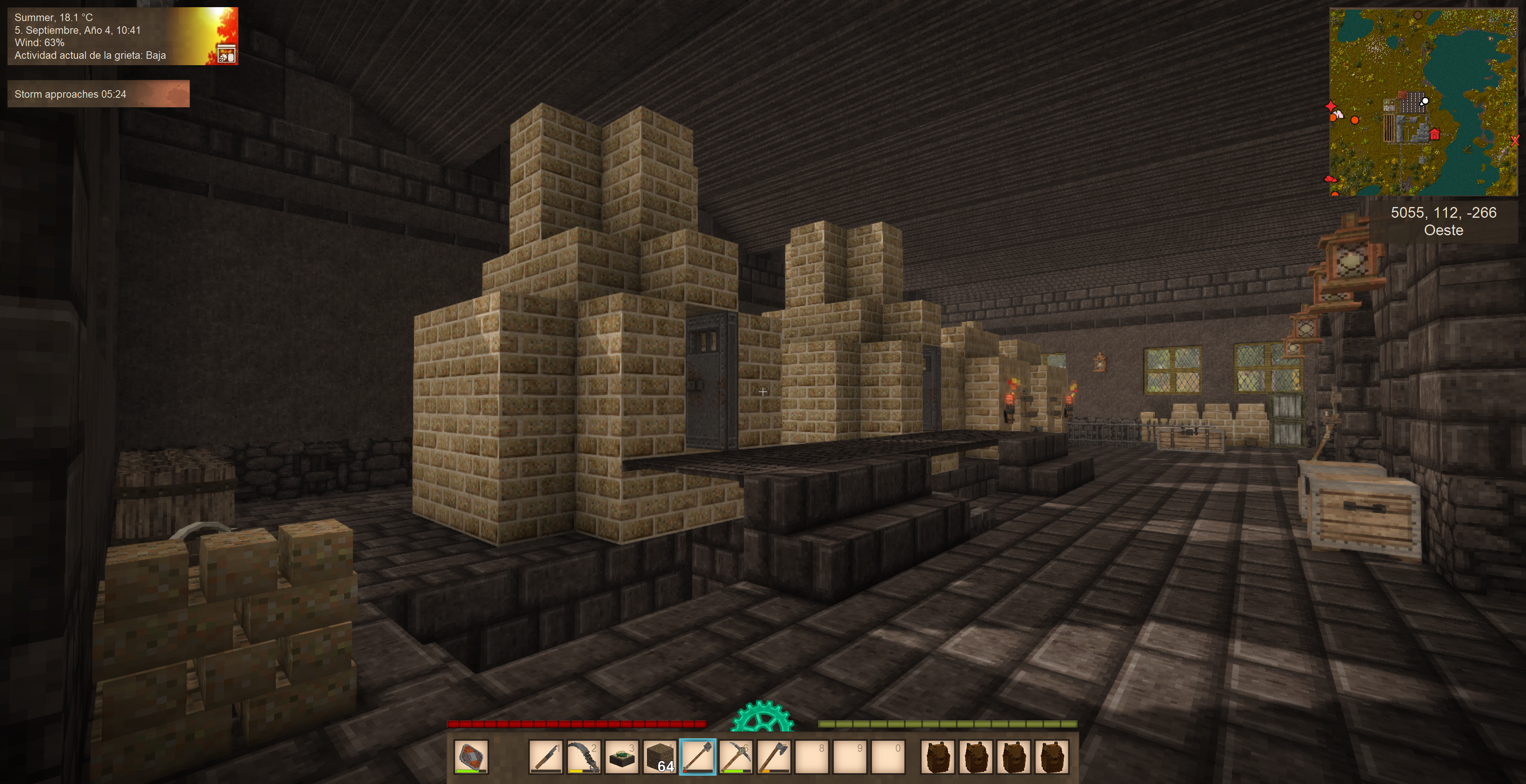Click the red house marker on the minimap
Viewport: 1526px width, 784px height.
coord(1434,134)
